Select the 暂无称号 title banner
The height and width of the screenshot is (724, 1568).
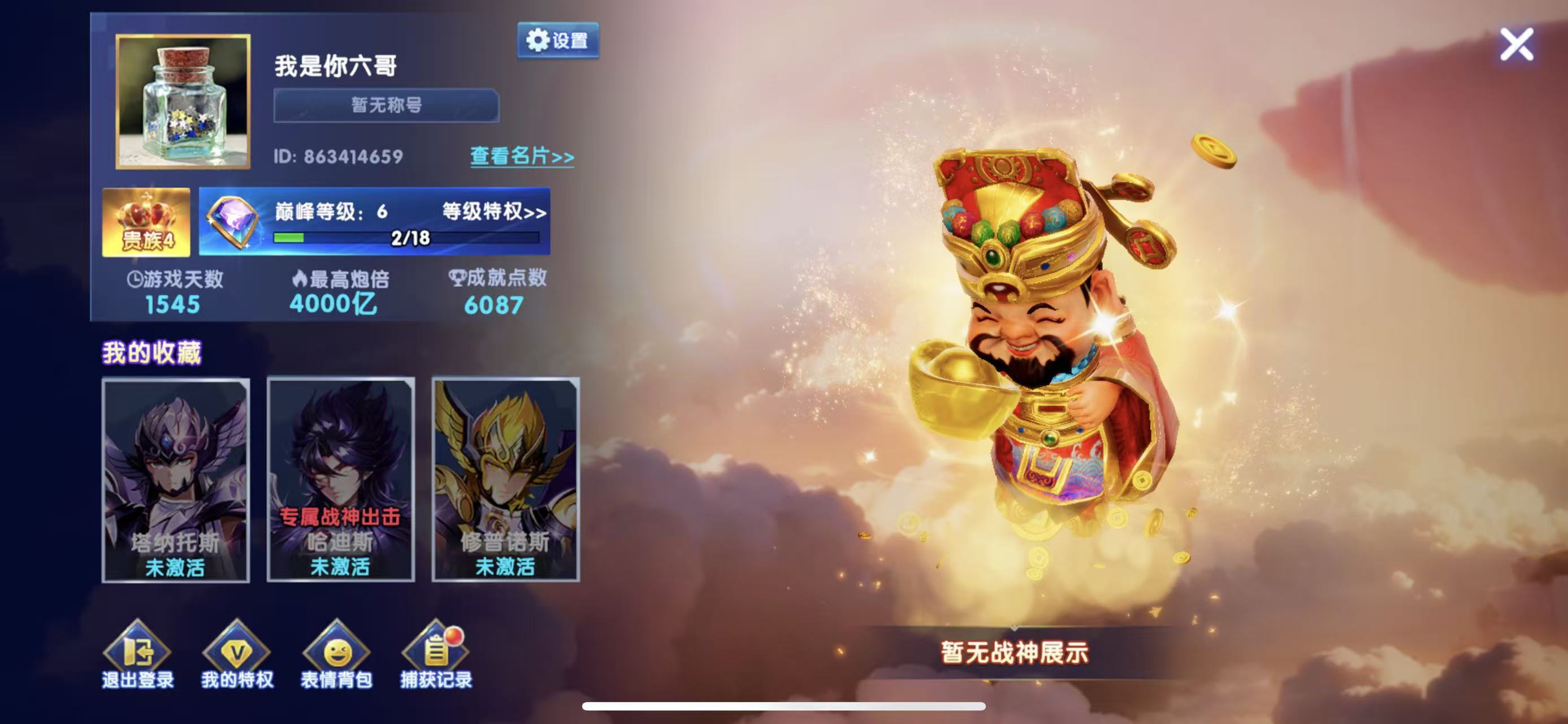[385, 105]
